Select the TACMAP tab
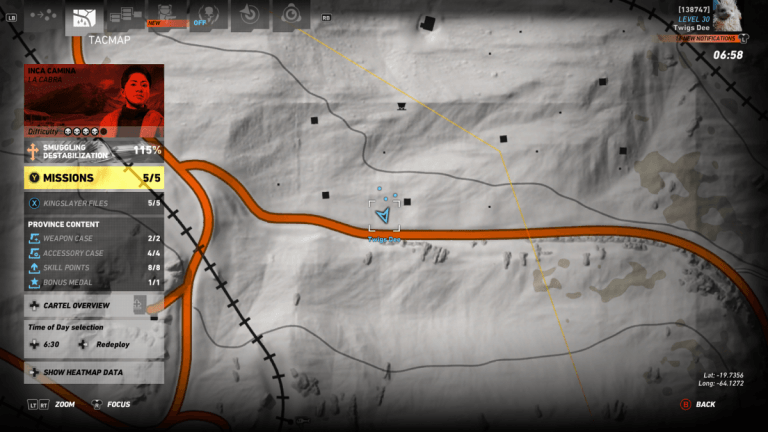 click(x=85, y=18)
